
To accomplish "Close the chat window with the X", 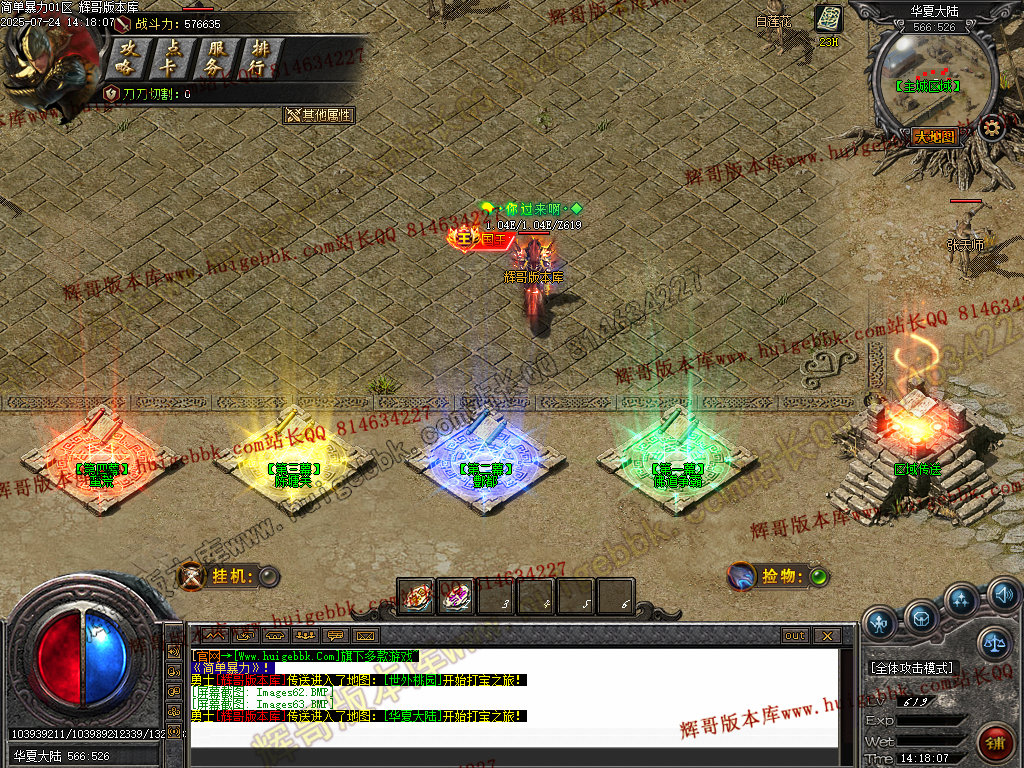I will coord(826,635).
